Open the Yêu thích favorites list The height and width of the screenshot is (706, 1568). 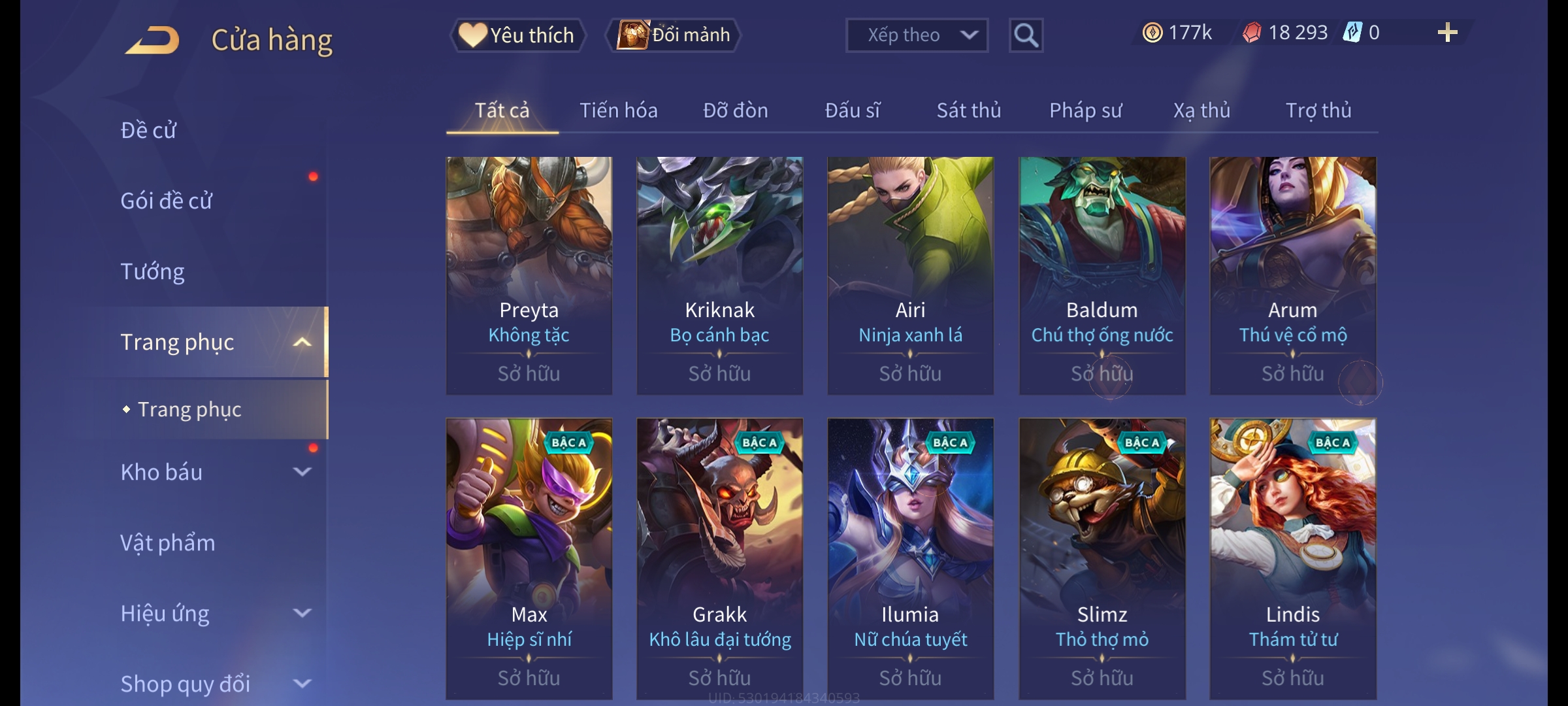tap(517, 35)
